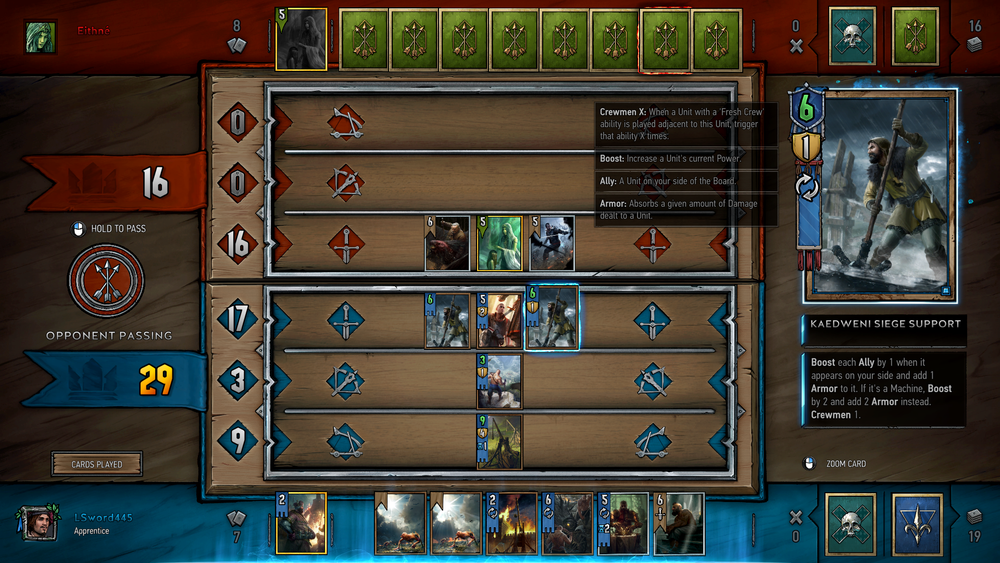Select the highlighted Kaedweni Siege Support on the board
This screenshot has height=563, width=1000.
pos(553,319)
